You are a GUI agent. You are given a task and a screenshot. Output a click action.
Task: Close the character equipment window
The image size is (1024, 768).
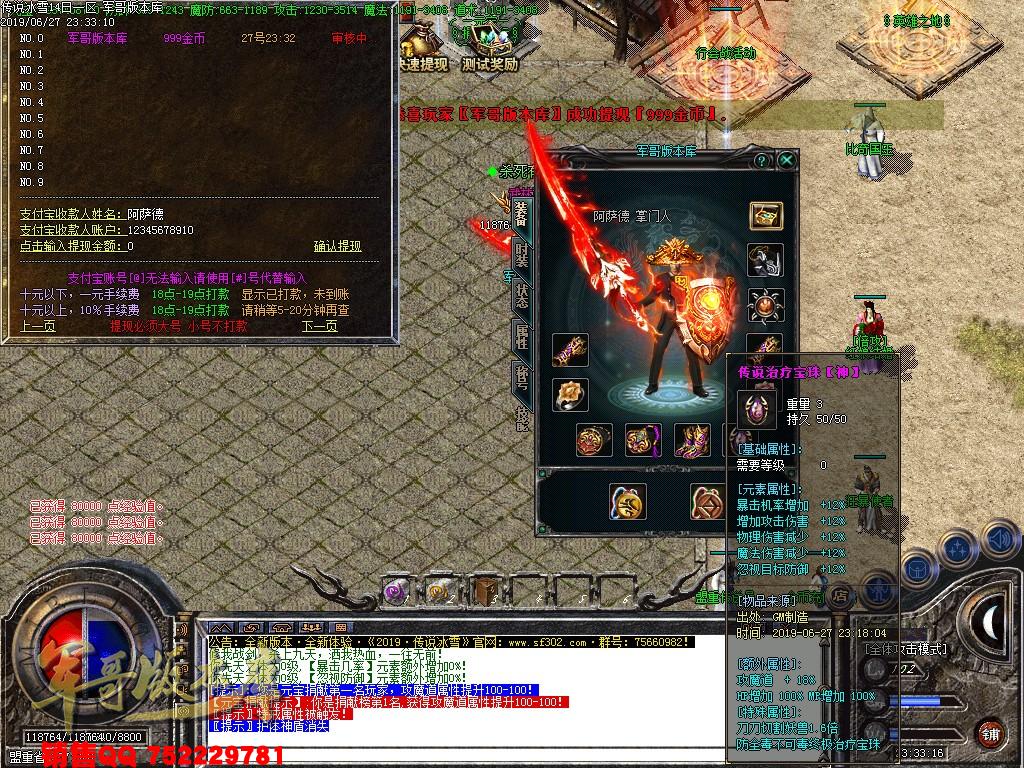point(787,160)
